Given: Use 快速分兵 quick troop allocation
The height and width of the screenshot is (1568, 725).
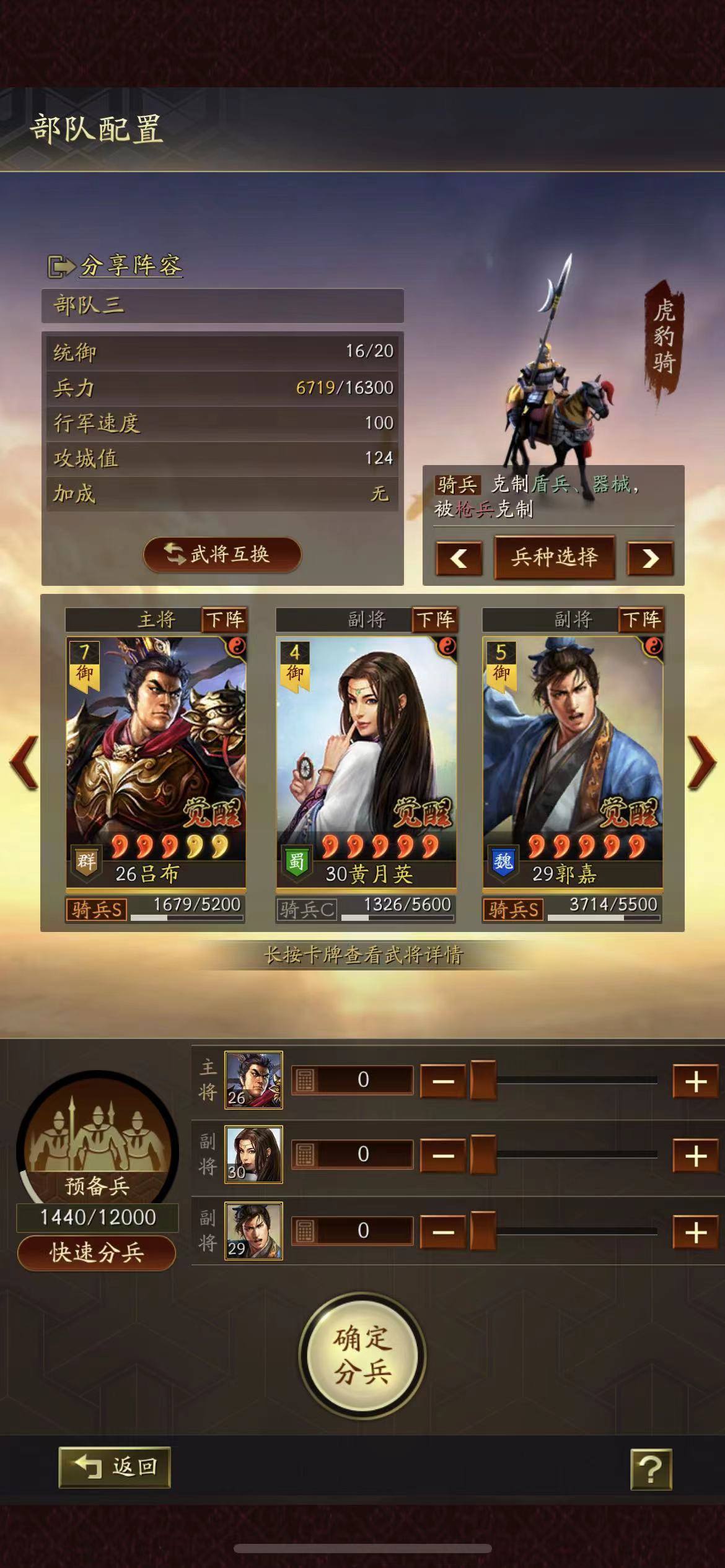Looking at the screenshot, I should pos(97,1253).
